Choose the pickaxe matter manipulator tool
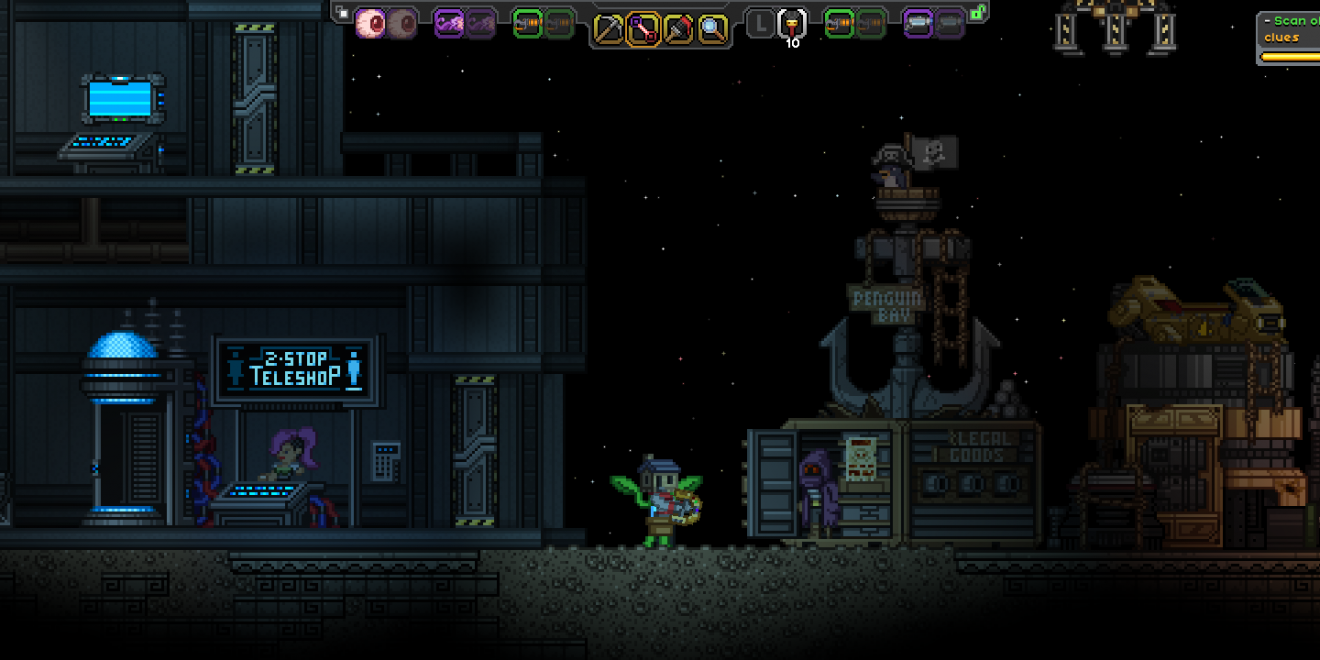 click(608, 29)
